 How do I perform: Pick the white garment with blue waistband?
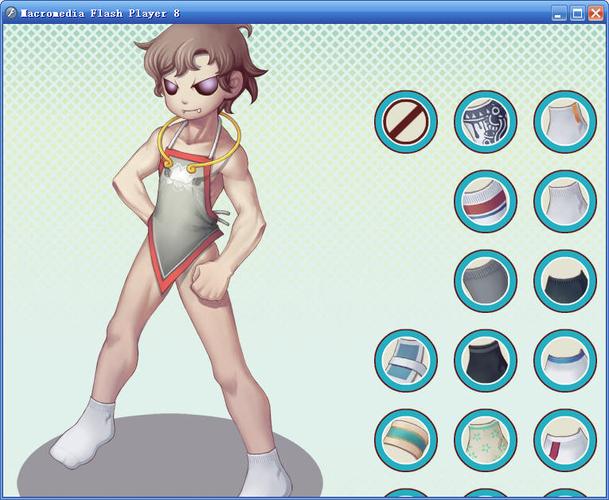tap(565, 360)
